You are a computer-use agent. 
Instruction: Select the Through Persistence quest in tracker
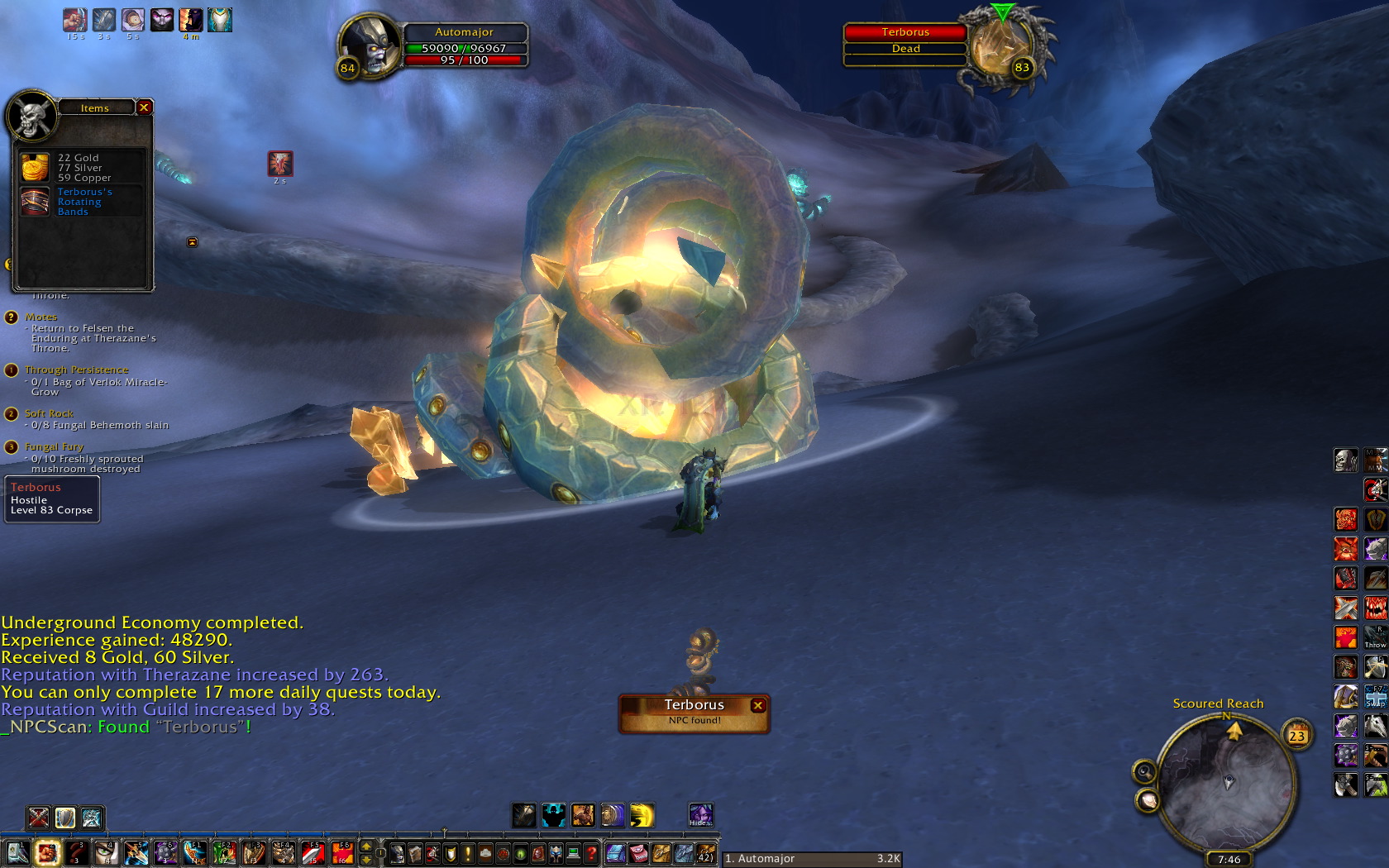(x=76, y=370)
